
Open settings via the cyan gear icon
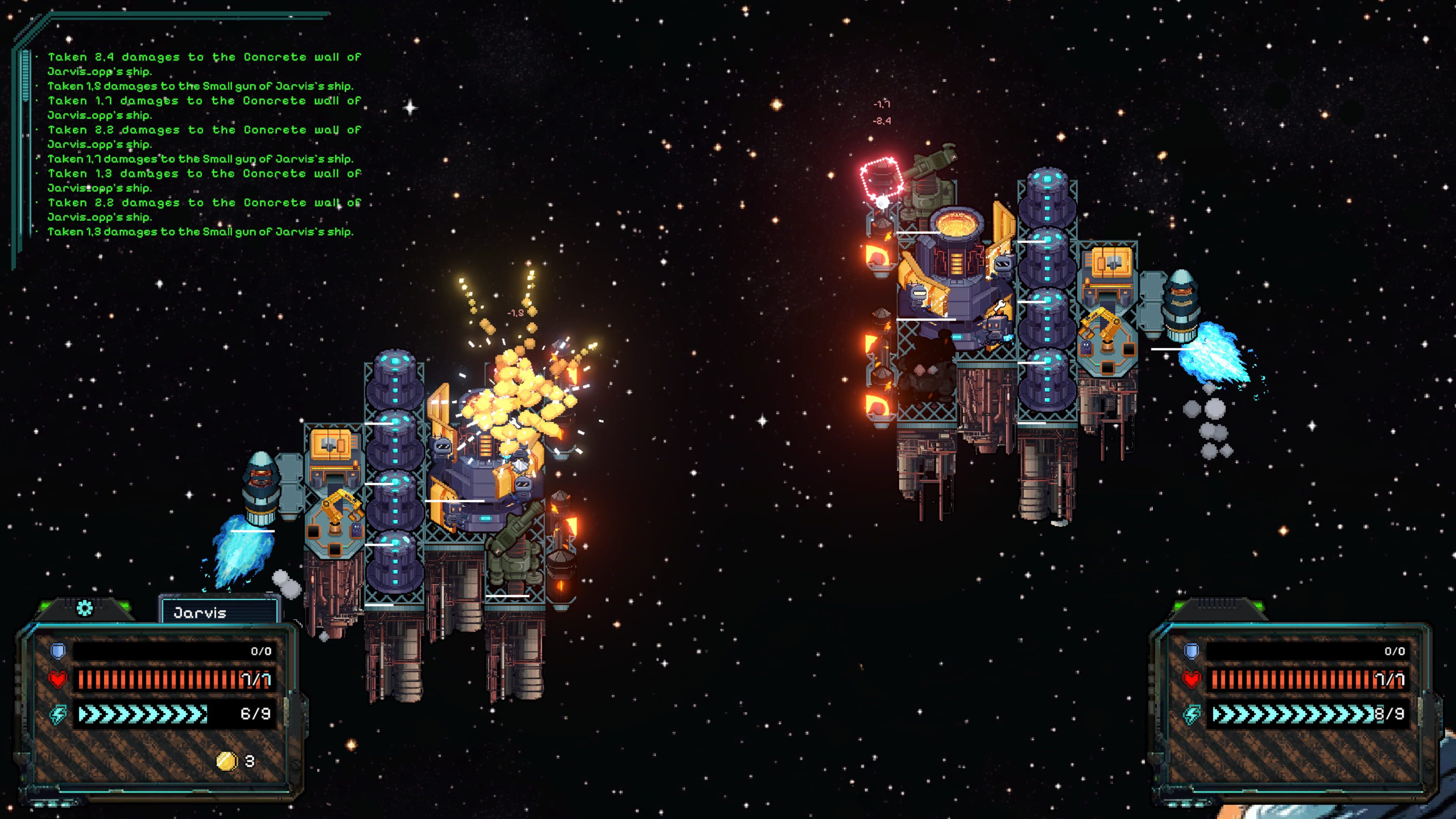click(84, 608)
